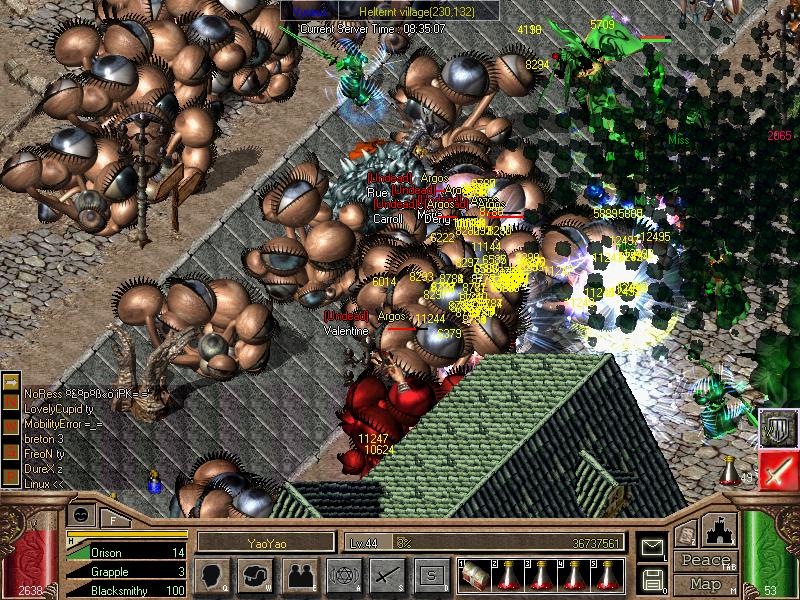Open the sword skills button

(x=386, y=575)
